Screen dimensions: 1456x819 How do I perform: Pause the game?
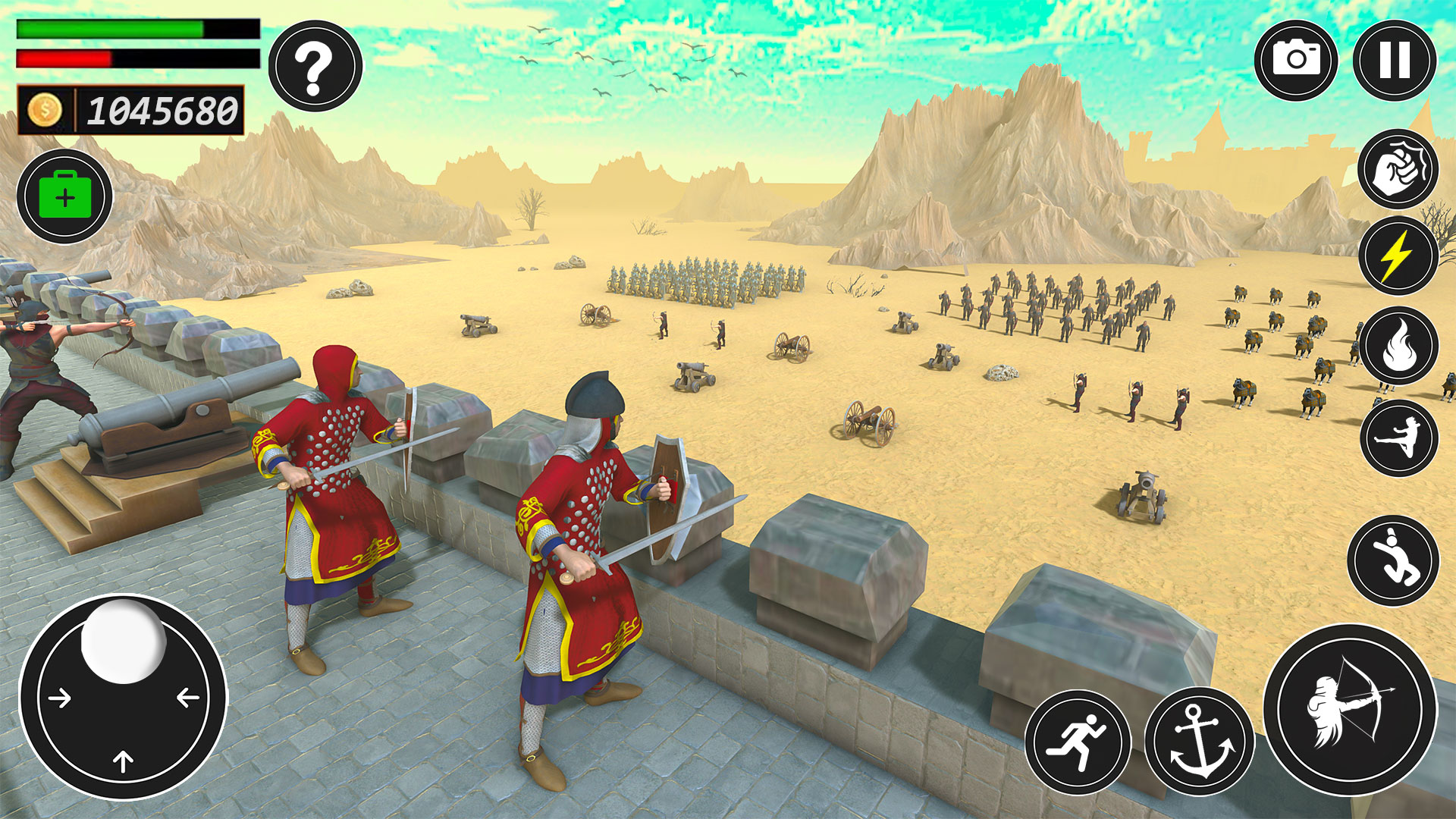tap(1394, 60)
